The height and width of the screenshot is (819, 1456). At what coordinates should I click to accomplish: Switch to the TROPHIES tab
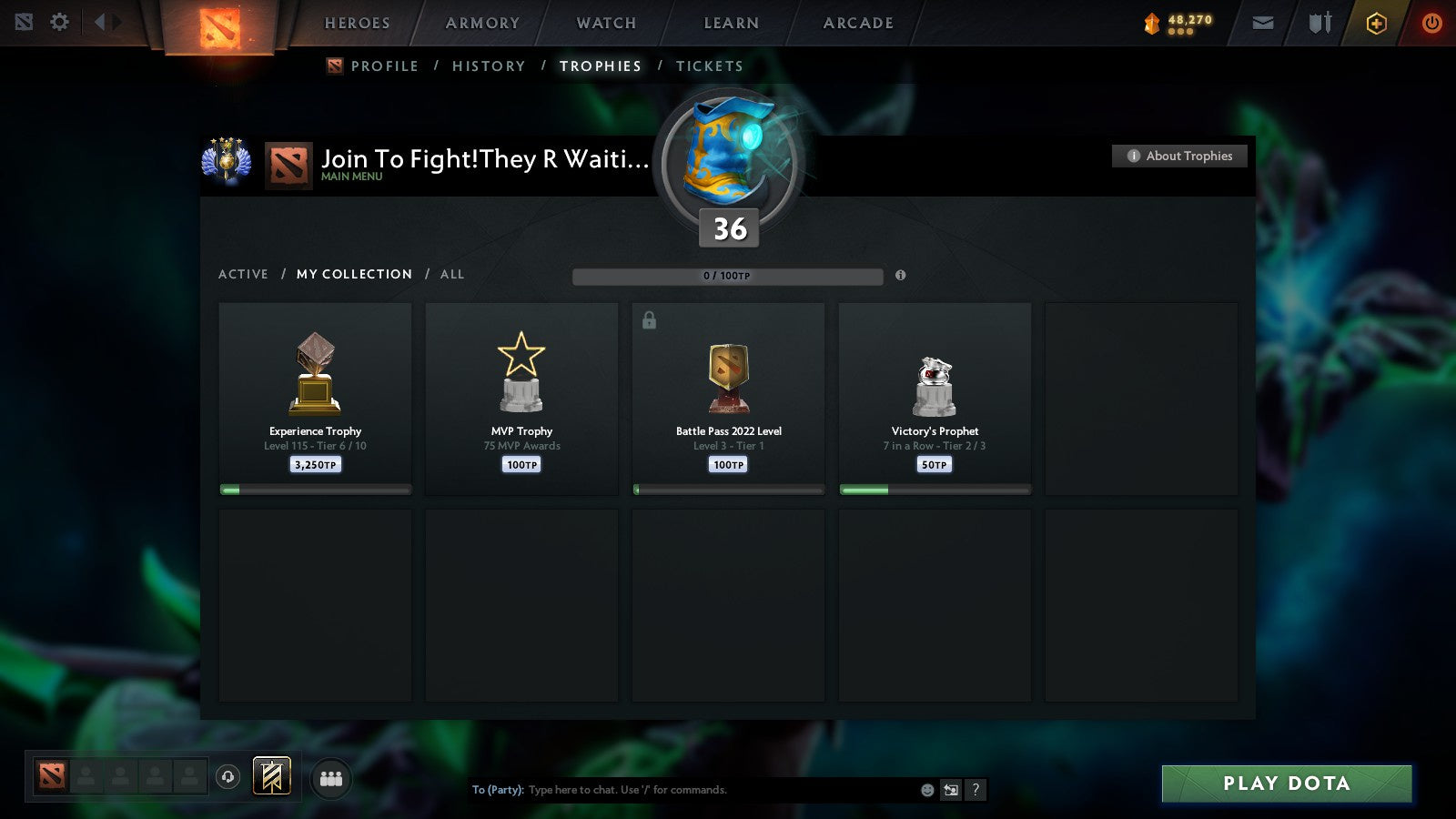click(601, 66)
